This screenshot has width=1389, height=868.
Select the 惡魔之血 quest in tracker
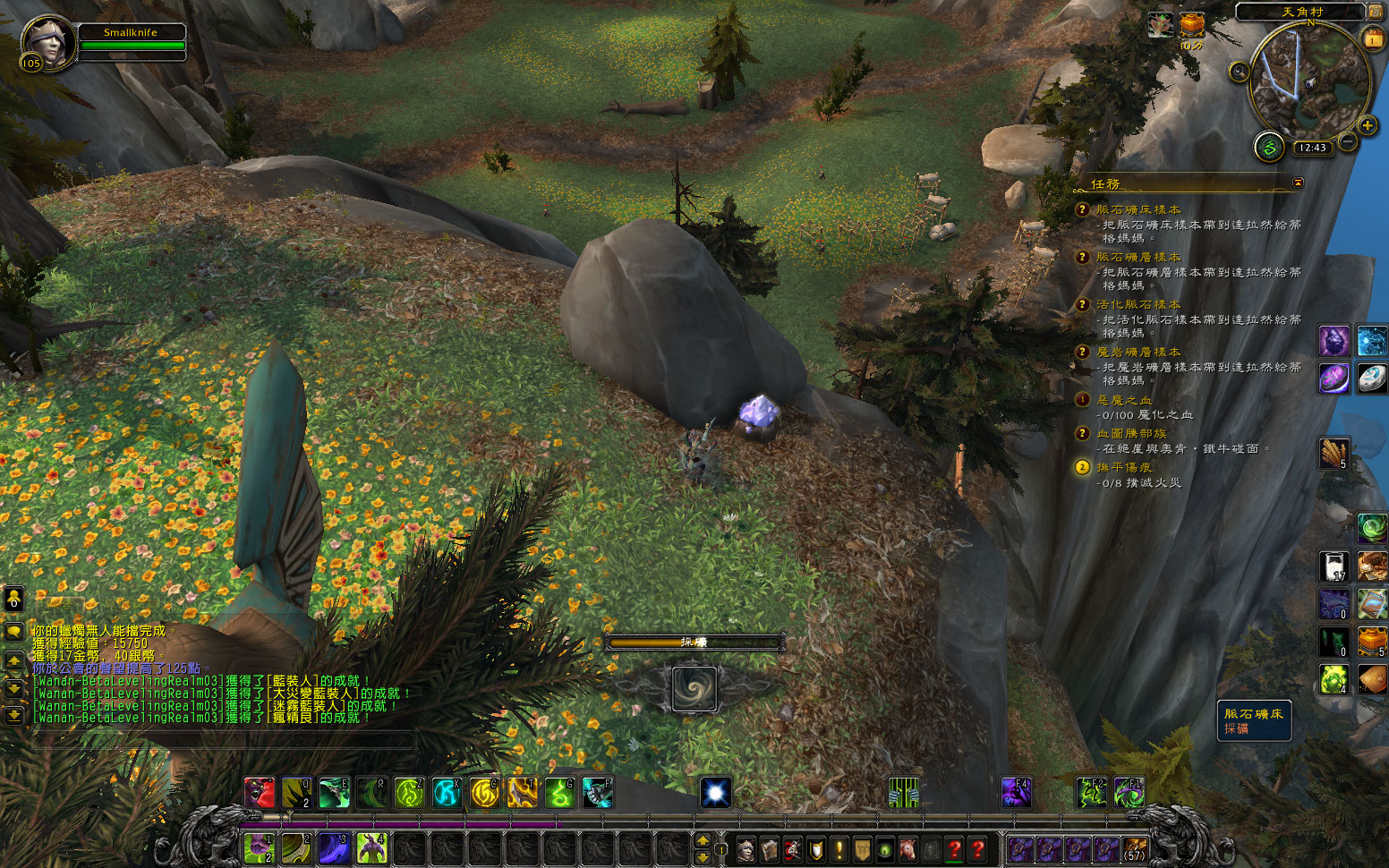(x=1124, y=400)
